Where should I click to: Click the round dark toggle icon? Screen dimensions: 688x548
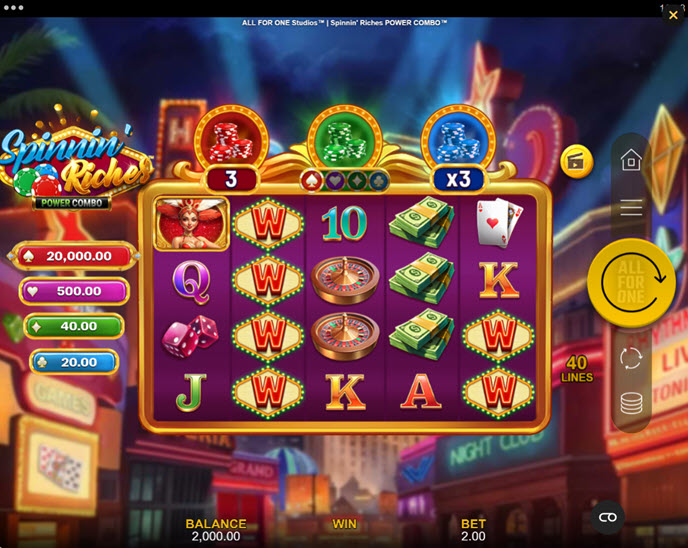[607, 517]
